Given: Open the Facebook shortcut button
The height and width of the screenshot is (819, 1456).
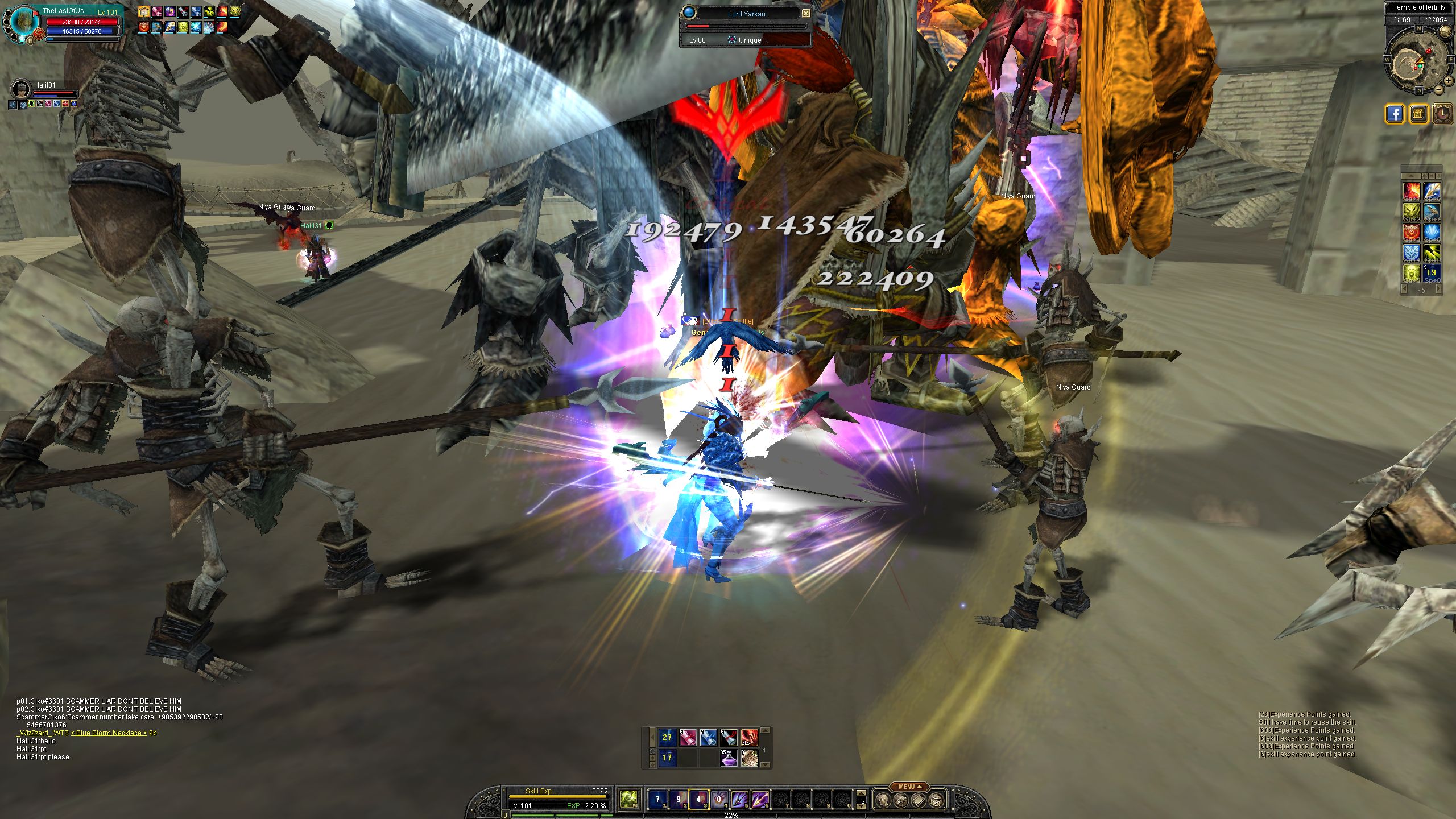Looking at the screenshot, I should click(1395, 114).
